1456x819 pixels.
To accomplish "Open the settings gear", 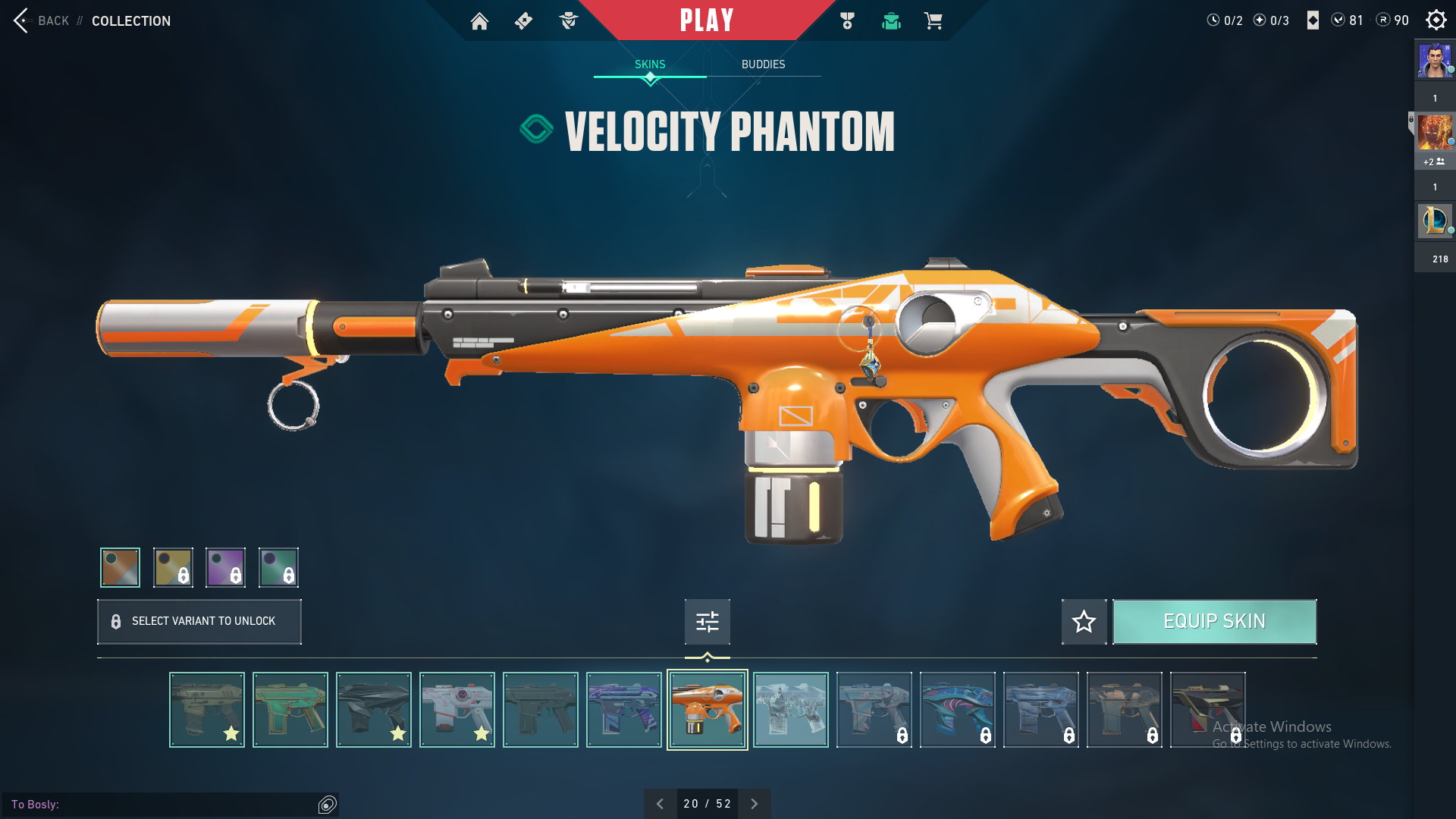I will click(1436, 20).
